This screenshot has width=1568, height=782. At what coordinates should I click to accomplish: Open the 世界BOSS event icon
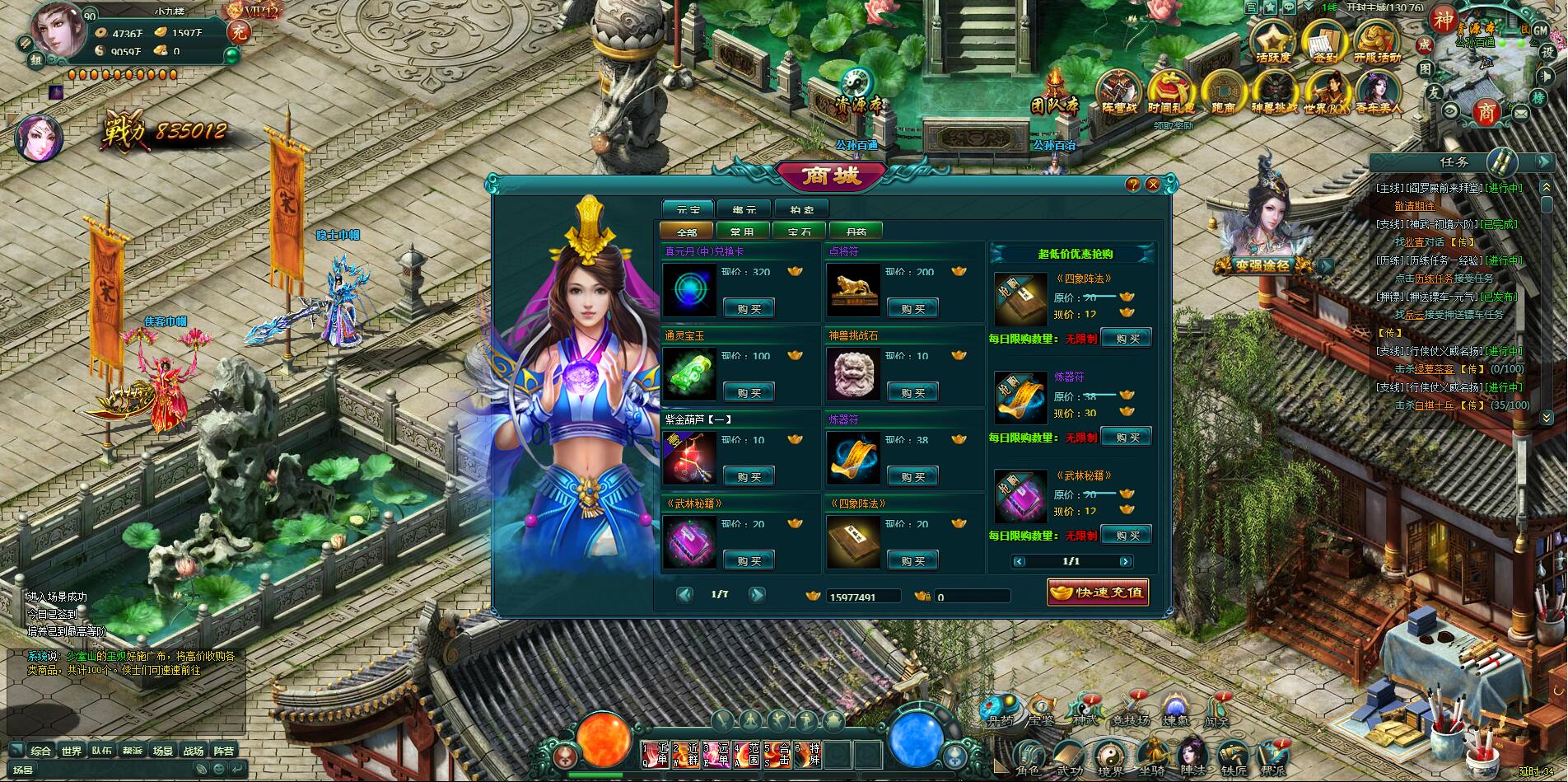tap(1326, 92)
